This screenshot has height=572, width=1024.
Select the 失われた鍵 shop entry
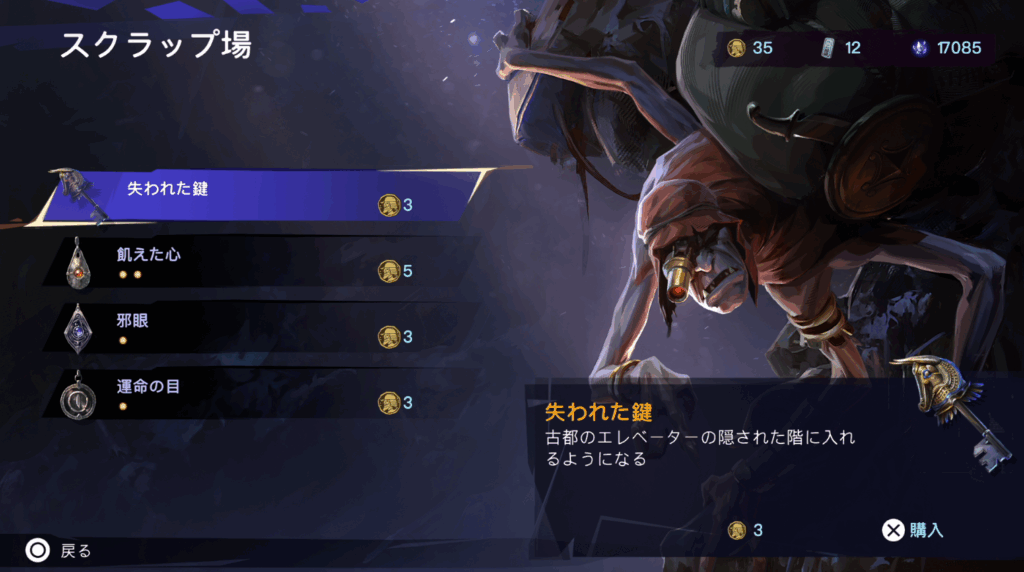pos(260,195)
